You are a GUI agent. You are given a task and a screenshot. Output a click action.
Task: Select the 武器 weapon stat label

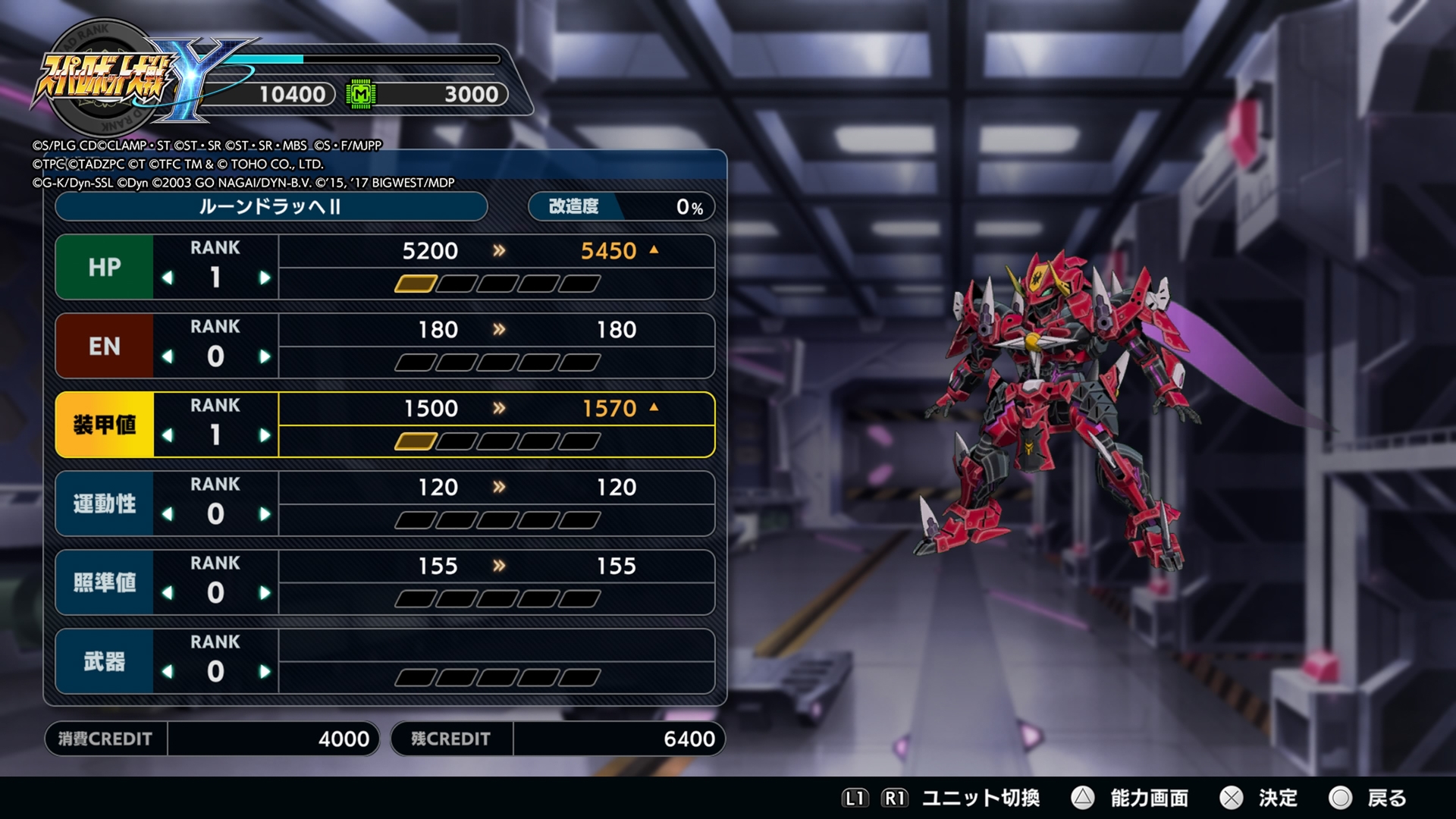pos(103,661)
